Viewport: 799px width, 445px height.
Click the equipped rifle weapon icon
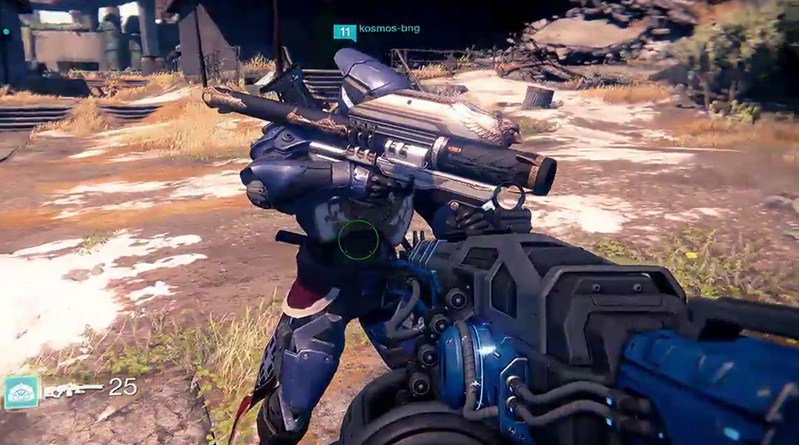coord(72,389)
